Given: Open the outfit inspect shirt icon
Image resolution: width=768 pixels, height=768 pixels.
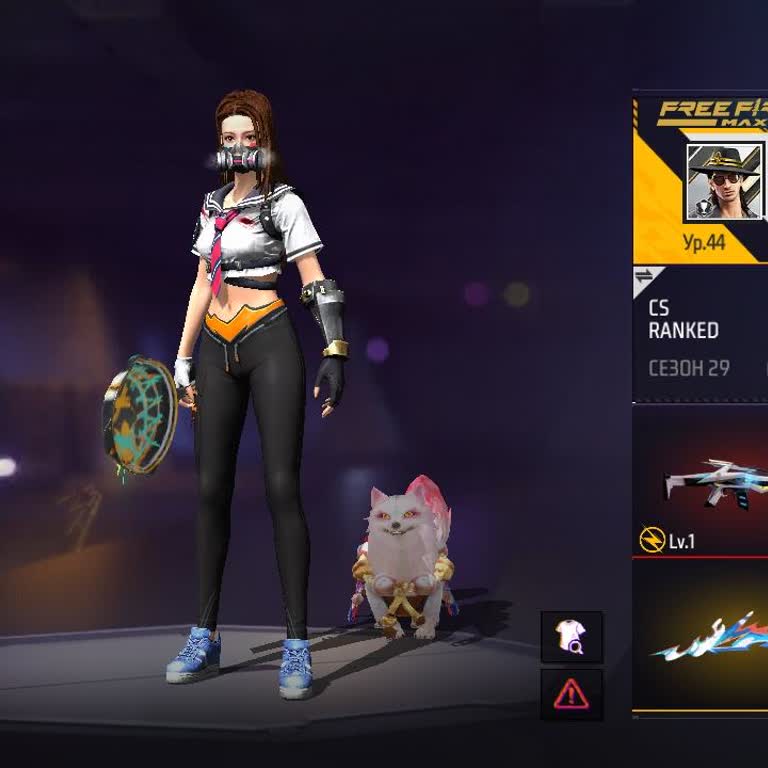Looking at the screenshot, I should pos(572,637).
